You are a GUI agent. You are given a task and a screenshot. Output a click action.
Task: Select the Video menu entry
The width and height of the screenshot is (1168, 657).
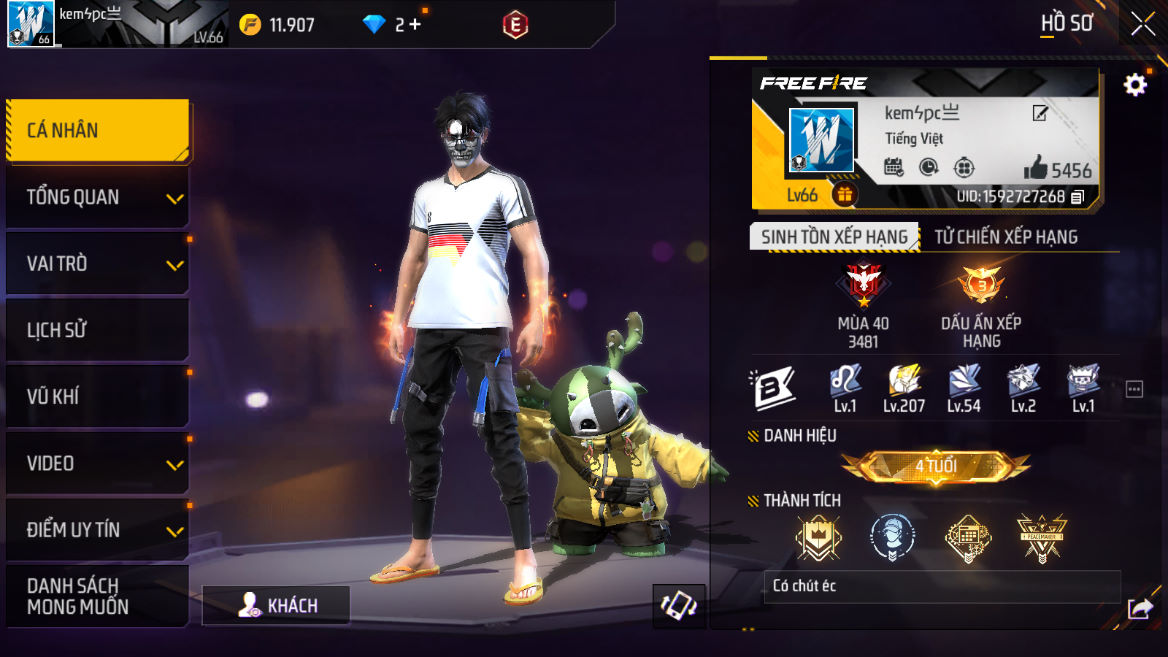point(97,463)
